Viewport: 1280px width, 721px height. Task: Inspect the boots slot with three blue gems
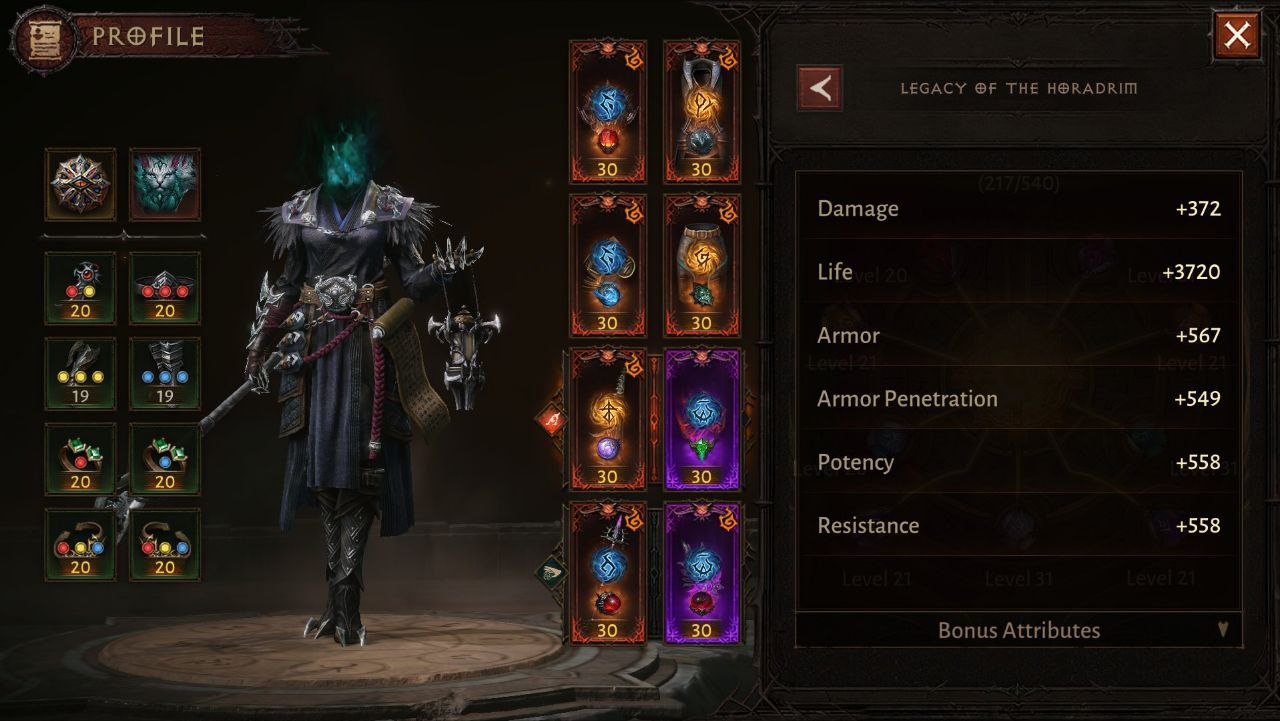pyautogui.click(x=165, y=373)
